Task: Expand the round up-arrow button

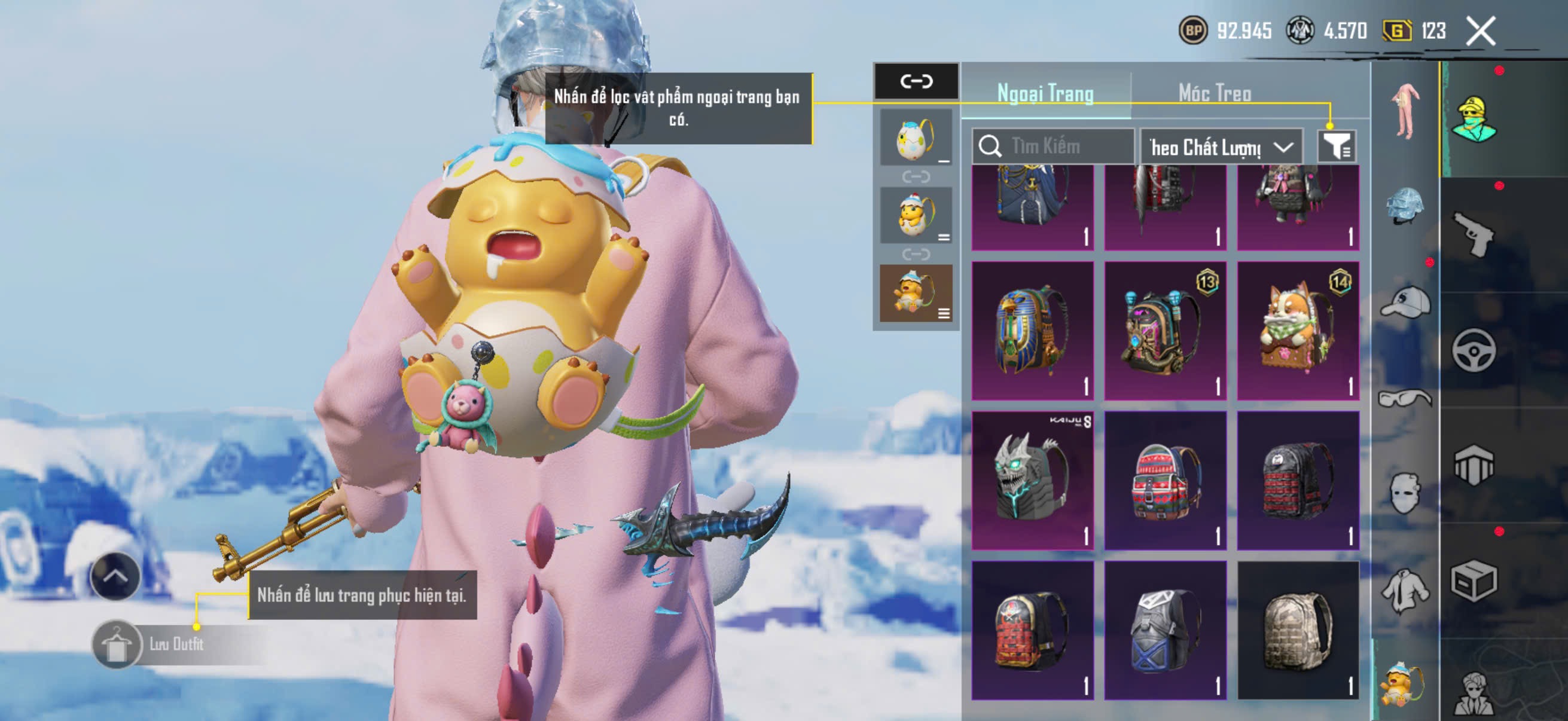Action: point(115,576)
